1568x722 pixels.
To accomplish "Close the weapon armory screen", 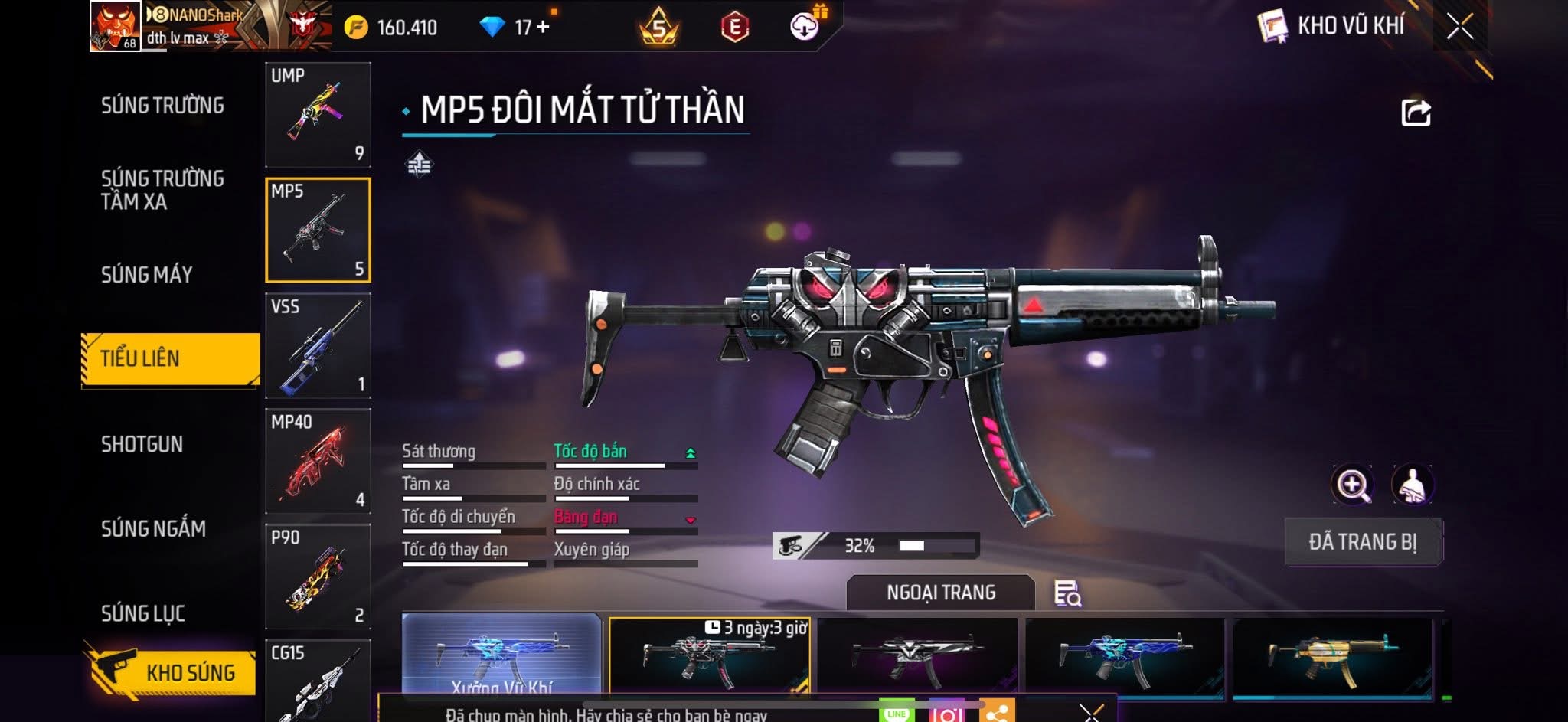I will (x=1459, y=27).
